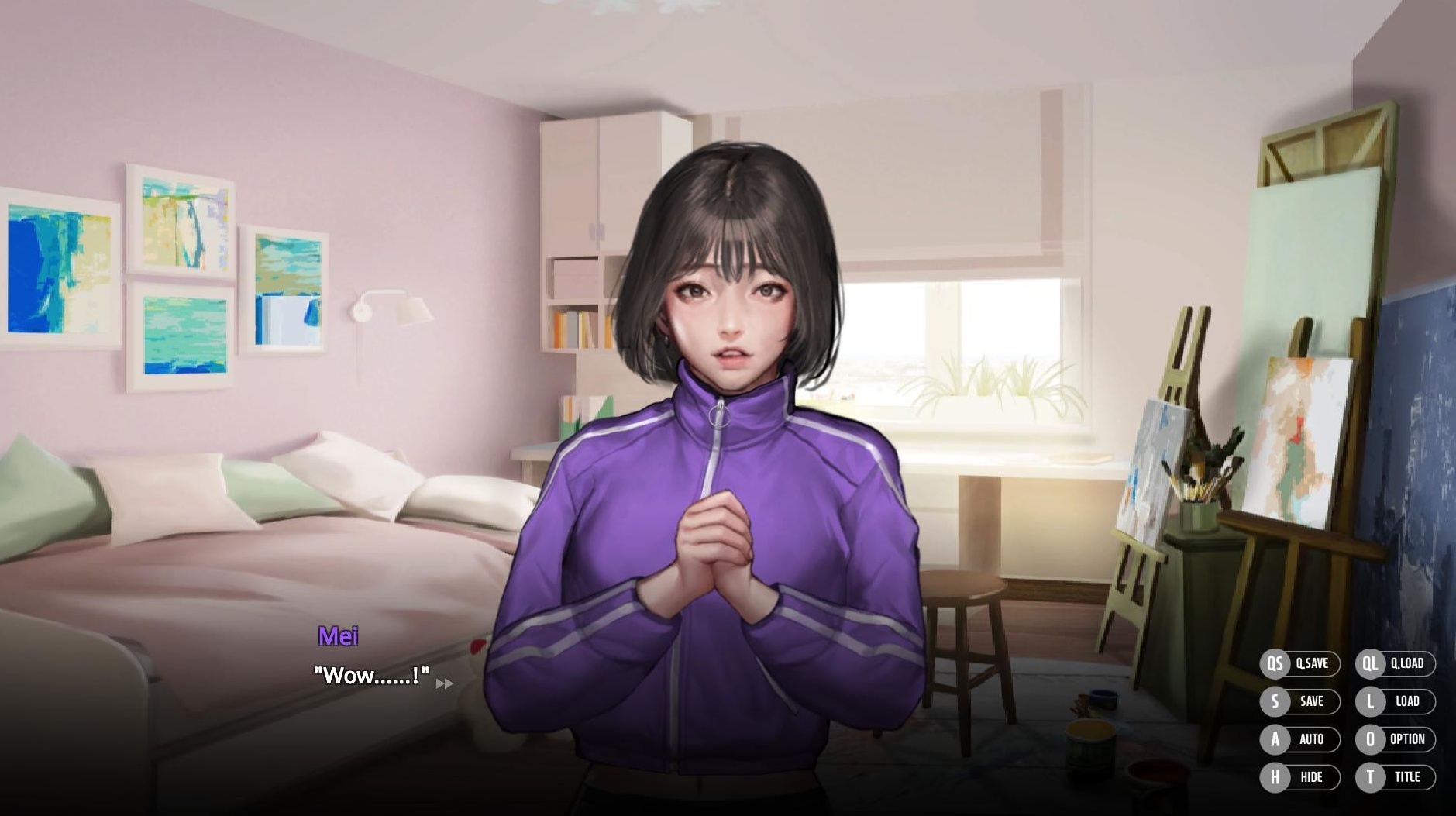Click the O circle icon to open options
1456x816 pixels.
coord(1370,740)
